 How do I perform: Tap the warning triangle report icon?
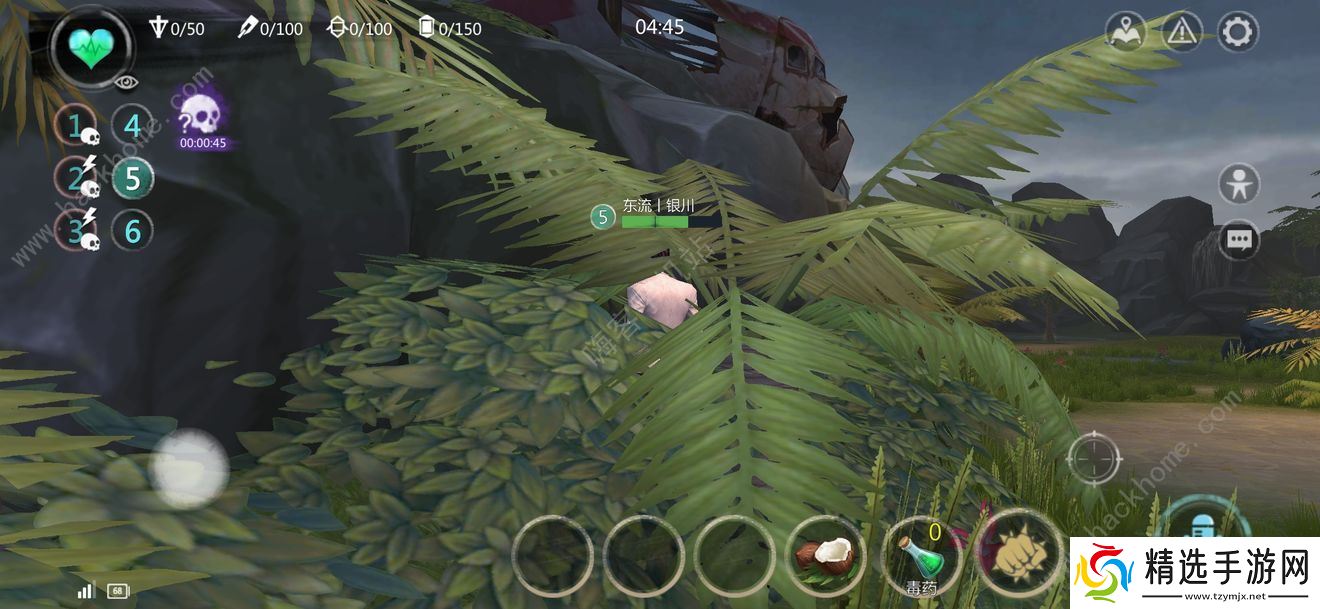[x=1181, y=32]
